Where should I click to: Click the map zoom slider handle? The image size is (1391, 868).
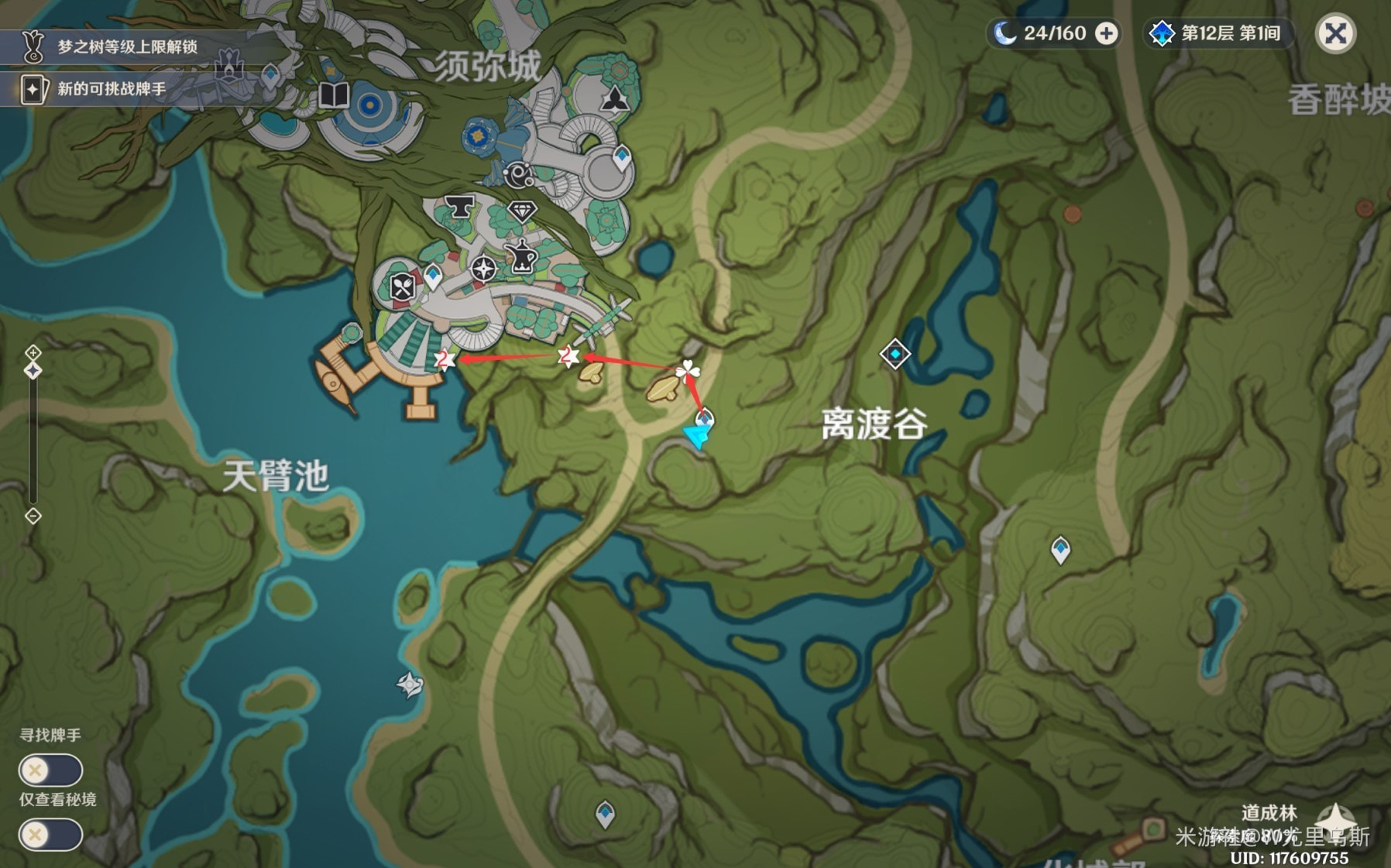(33, 371)
